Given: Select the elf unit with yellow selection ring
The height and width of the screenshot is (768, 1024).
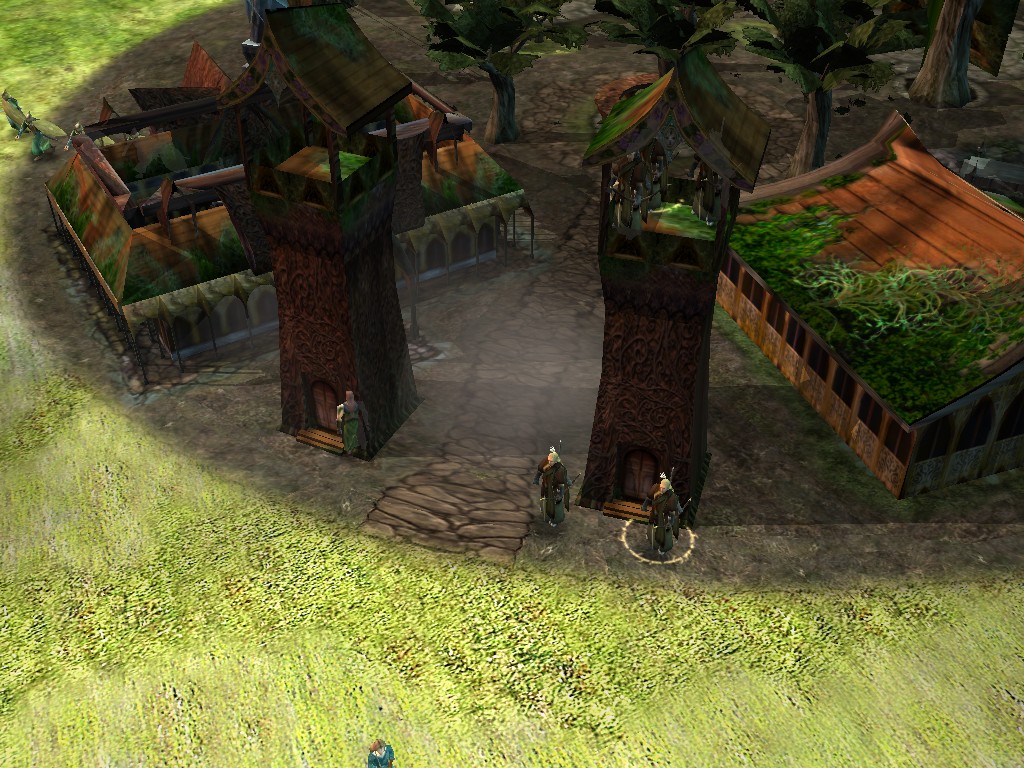Looking at the screenshot, I should pos(662,516).
